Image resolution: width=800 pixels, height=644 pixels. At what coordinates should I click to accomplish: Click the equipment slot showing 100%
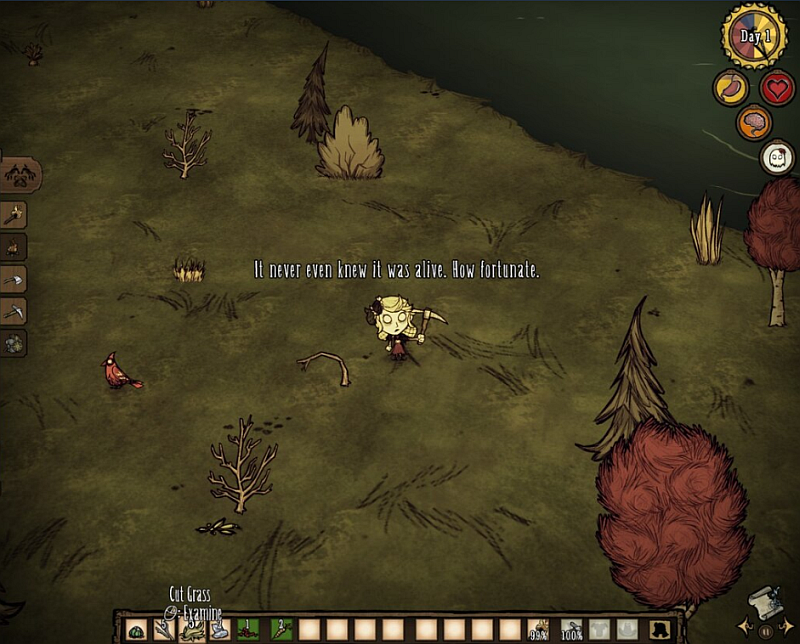coord(572,630)
